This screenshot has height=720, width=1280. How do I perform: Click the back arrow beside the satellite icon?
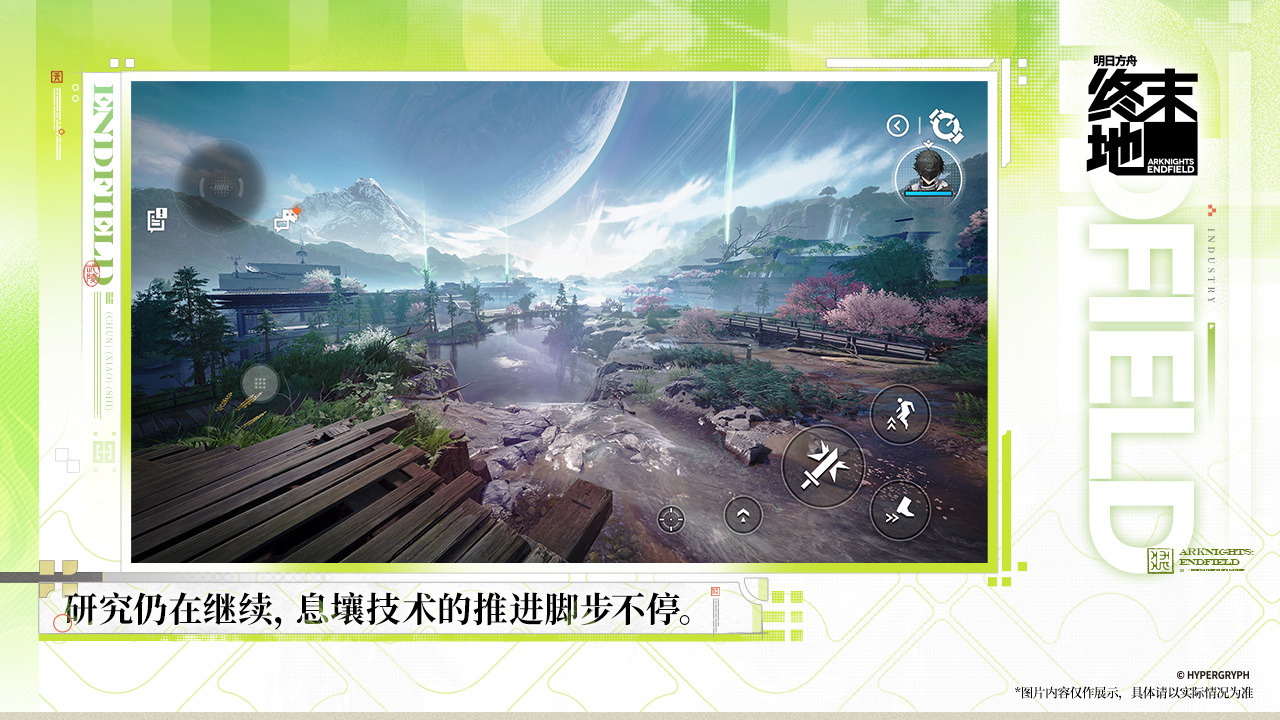(896, 124)
